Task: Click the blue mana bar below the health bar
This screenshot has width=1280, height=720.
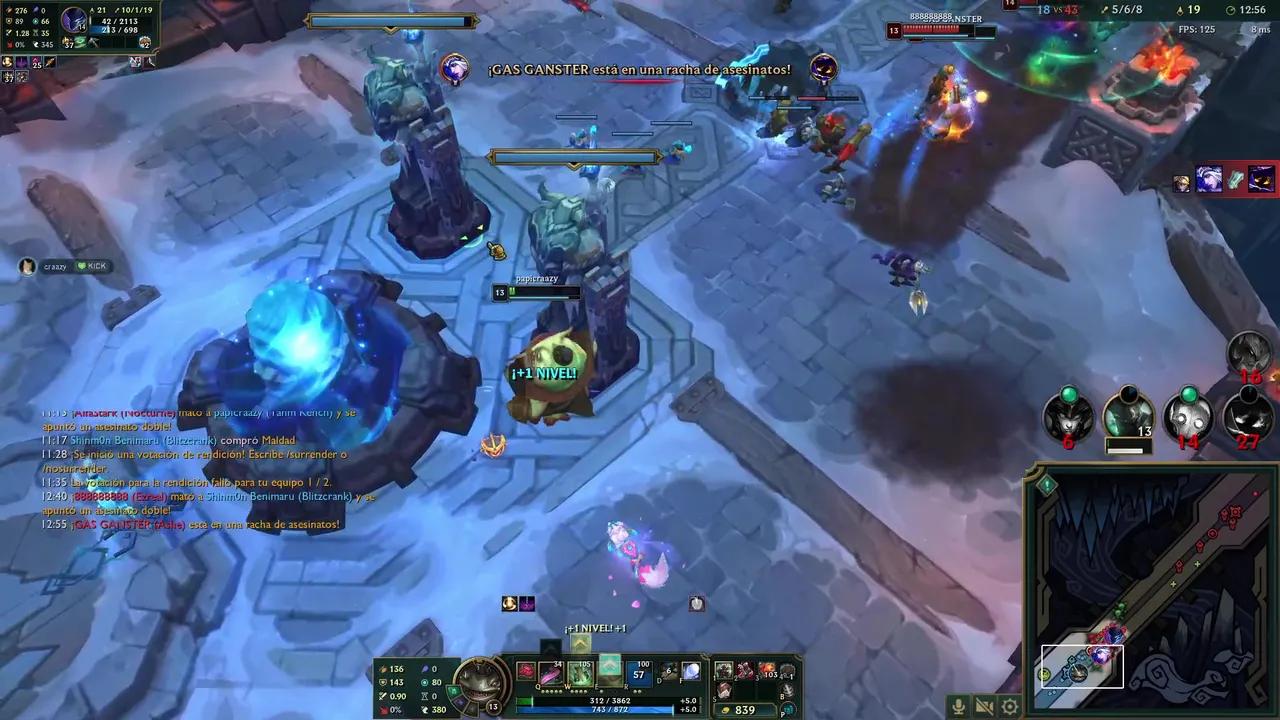Action: point(595,710)
